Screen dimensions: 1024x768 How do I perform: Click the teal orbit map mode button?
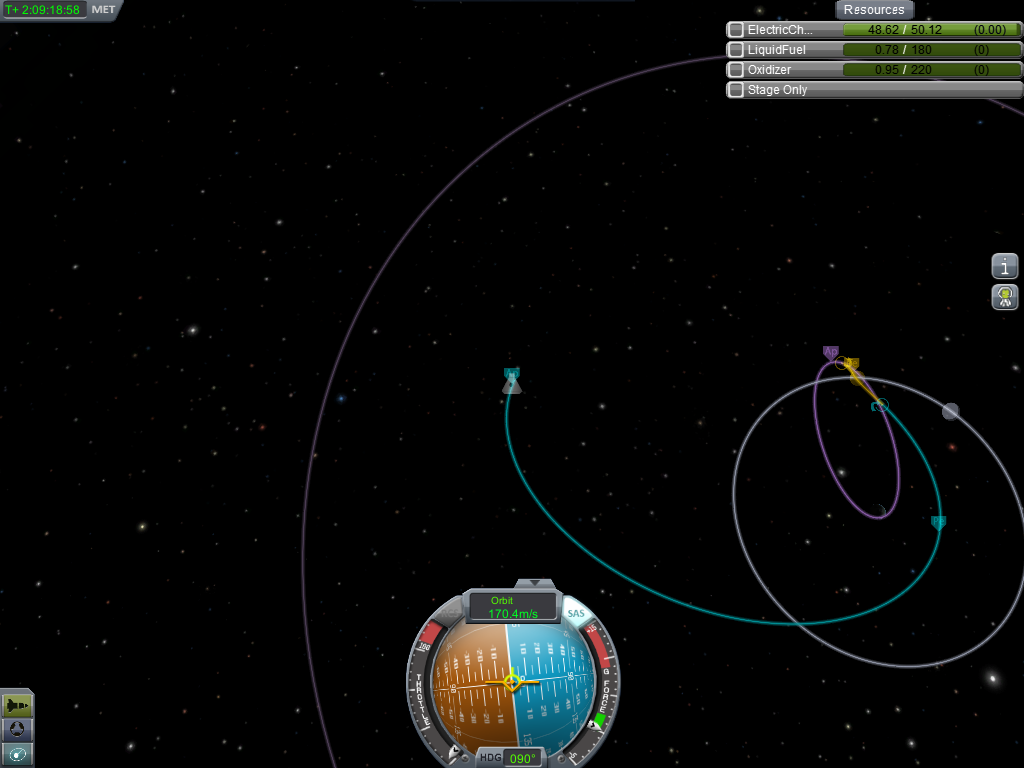17,754
